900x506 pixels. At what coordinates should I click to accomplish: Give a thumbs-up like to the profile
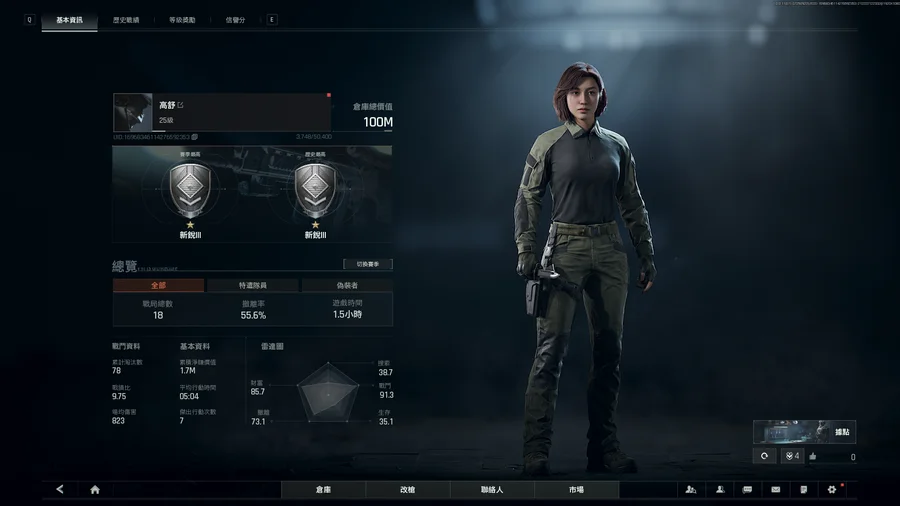(813, 457)
